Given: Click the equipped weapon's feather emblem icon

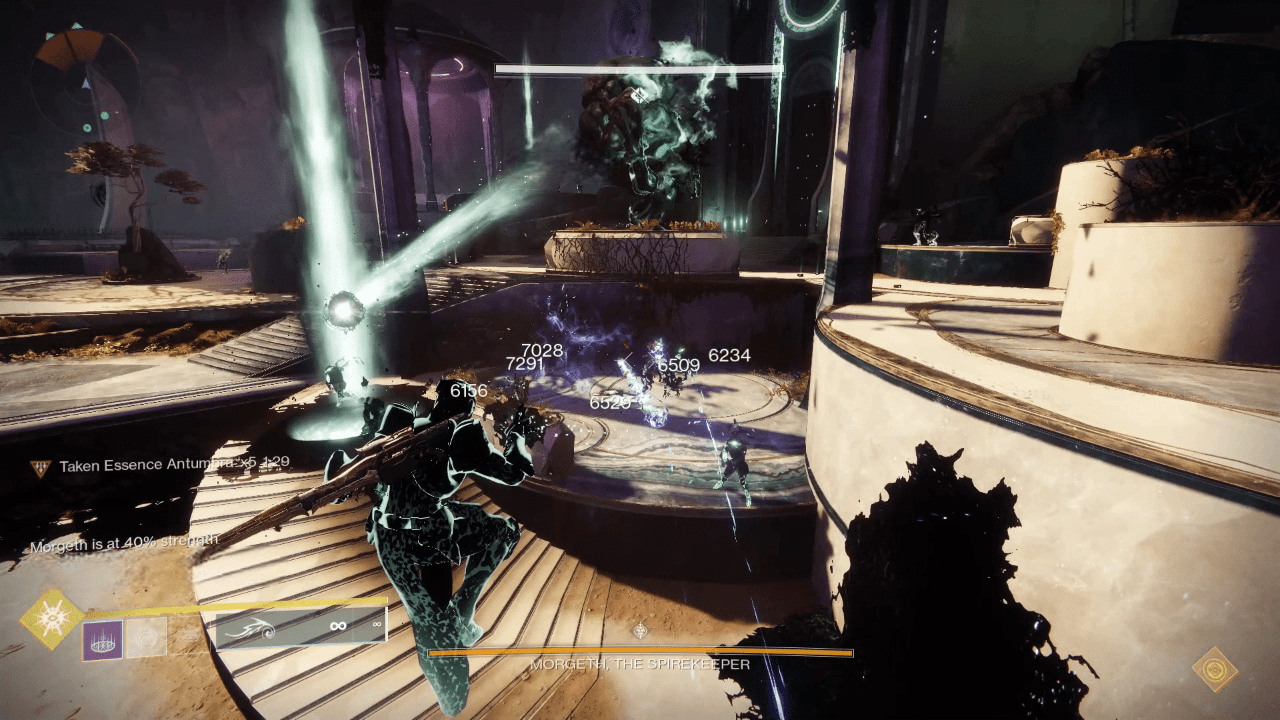Looking at the screenshot, I should click(x=250, y=629).
